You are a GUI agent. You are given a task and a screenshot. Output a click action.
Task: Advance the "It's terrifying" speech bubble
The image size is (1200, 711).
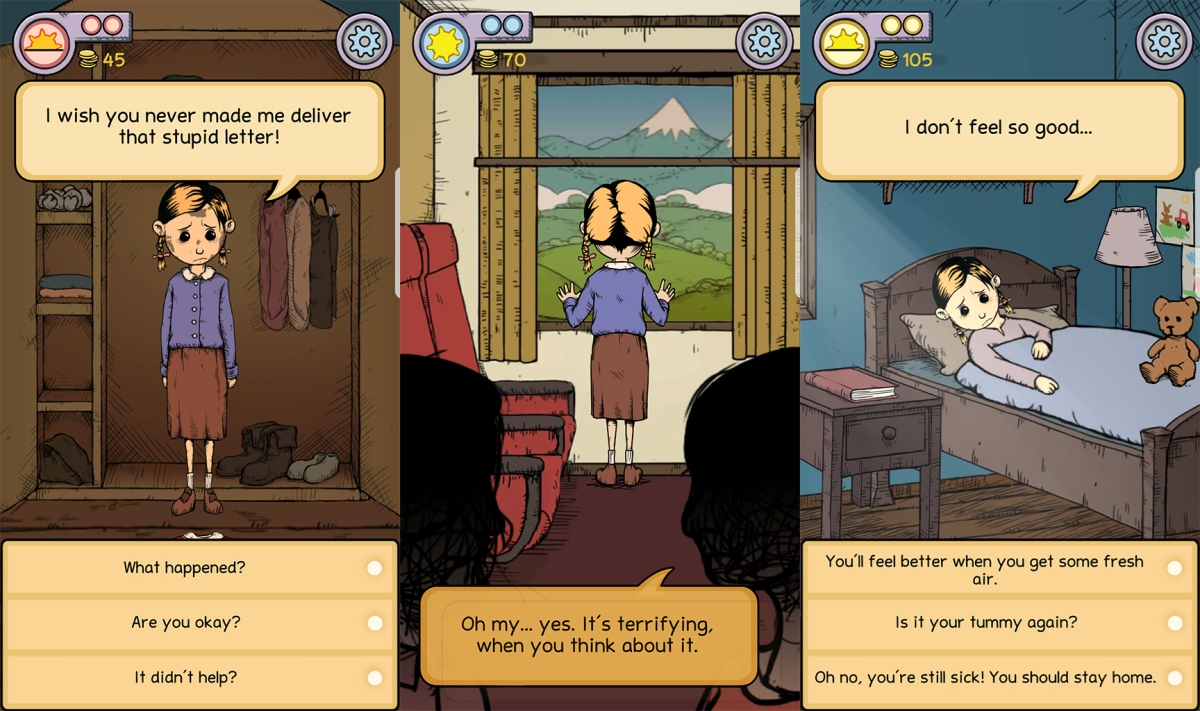(587, 635)
